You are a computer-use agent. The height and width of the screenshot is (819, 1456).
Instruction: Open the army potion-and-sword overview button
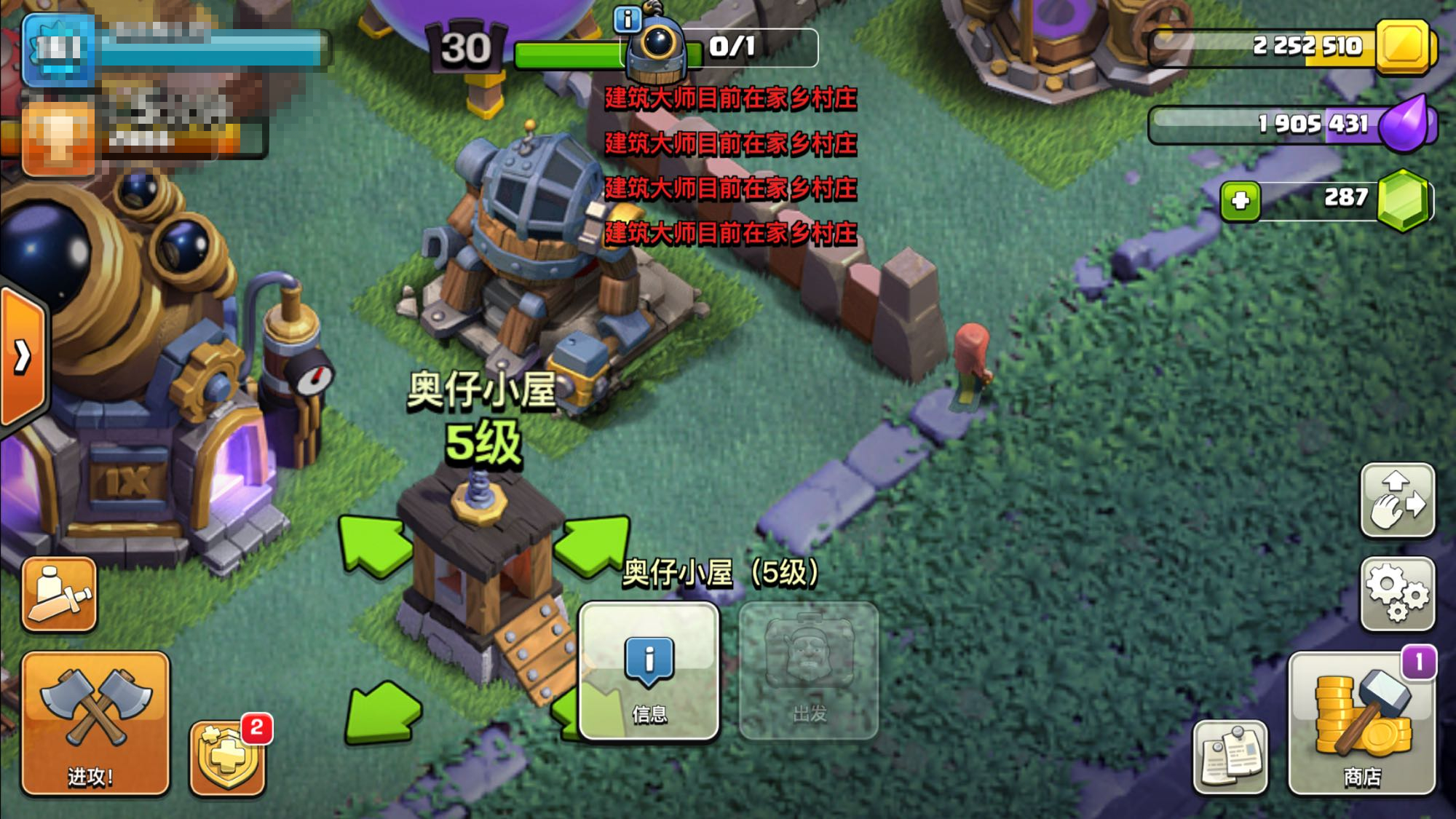(x=60, y=593)
